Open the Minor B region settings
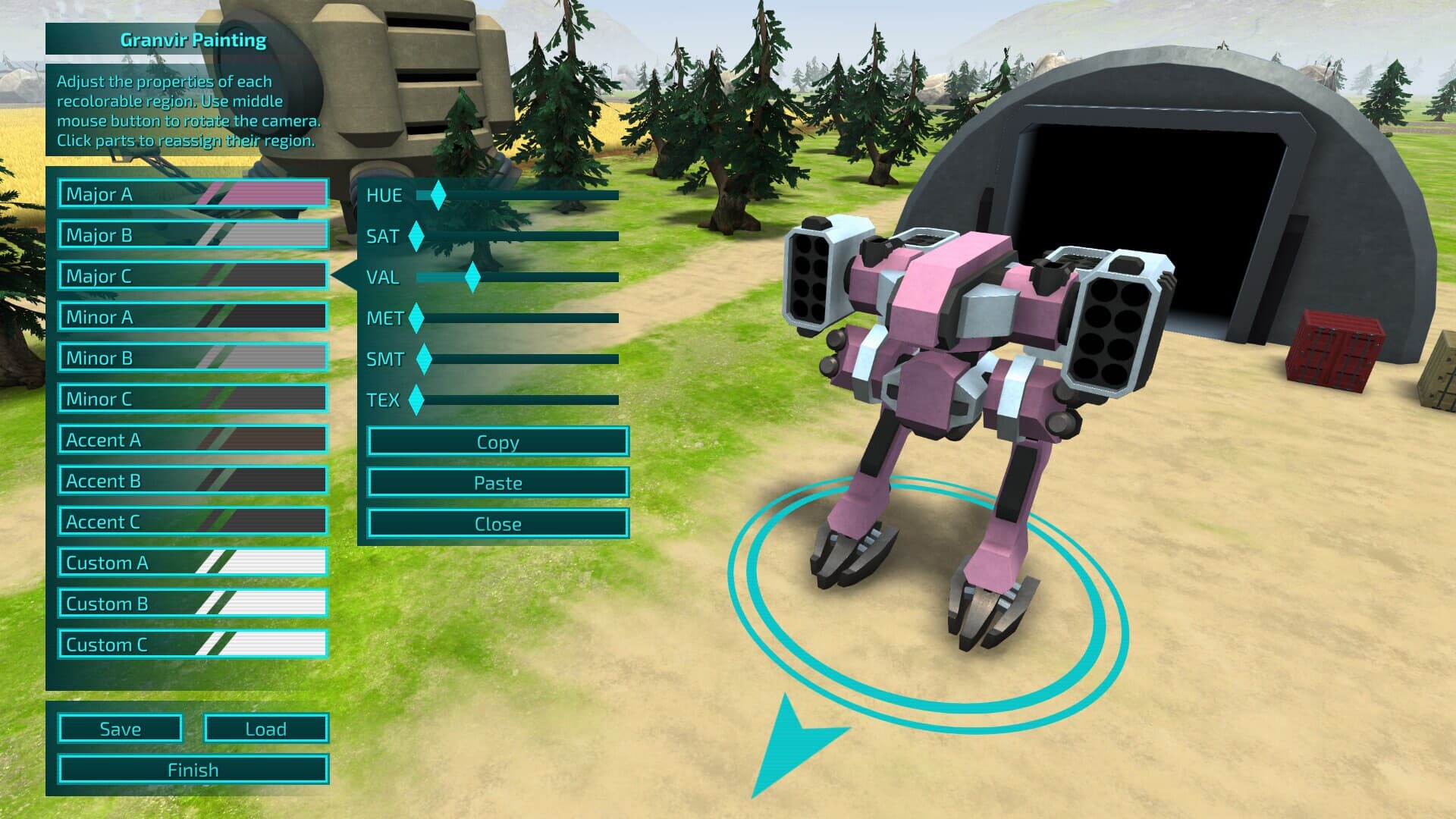The height and width of the screenshot is (819, 1456). click(x=193, y=358)
